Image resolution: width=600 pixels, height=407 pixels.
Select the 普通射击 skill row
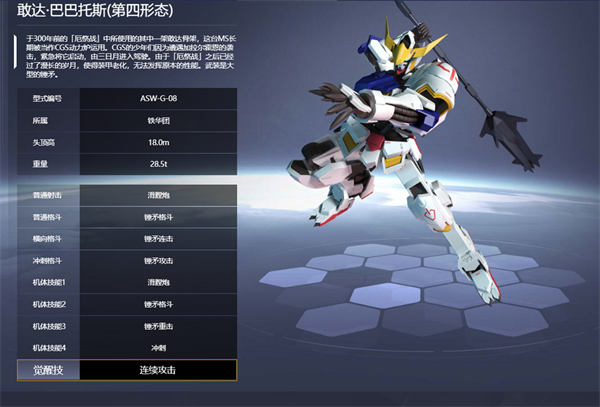coord(127,194)
